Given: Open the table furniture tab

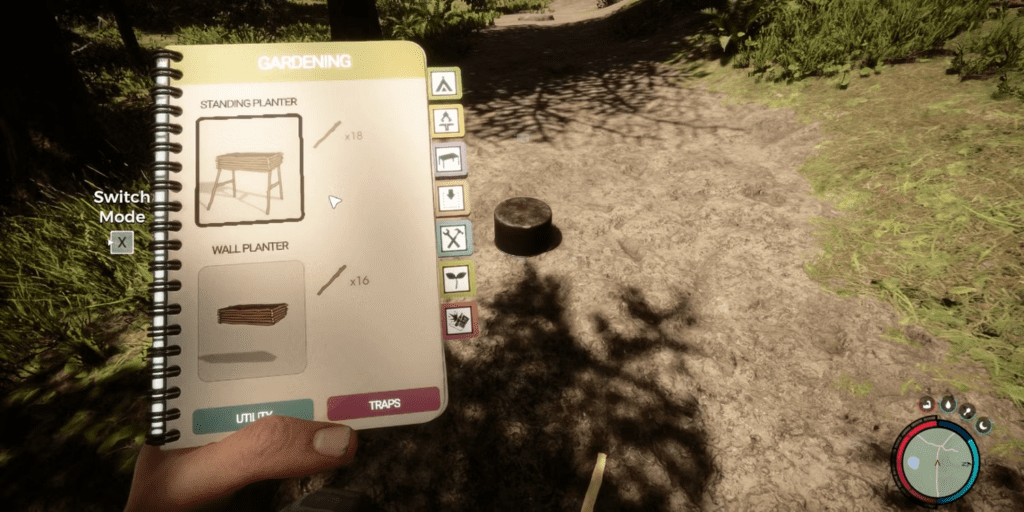Looking at the screenshot, I should (x=448, y=159).
